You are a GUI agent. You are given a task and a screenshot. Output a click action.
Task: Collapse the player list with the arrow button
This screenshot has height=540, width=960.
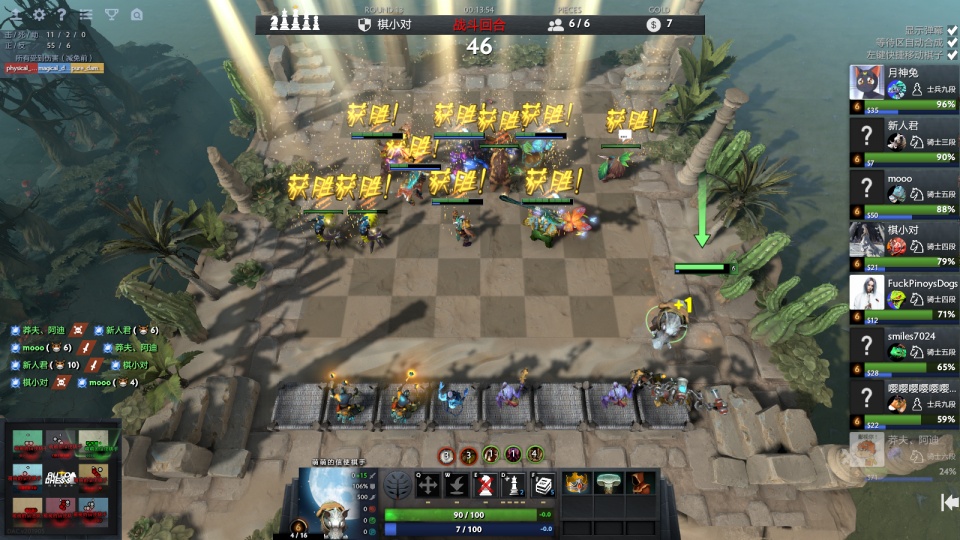[949, 502]
